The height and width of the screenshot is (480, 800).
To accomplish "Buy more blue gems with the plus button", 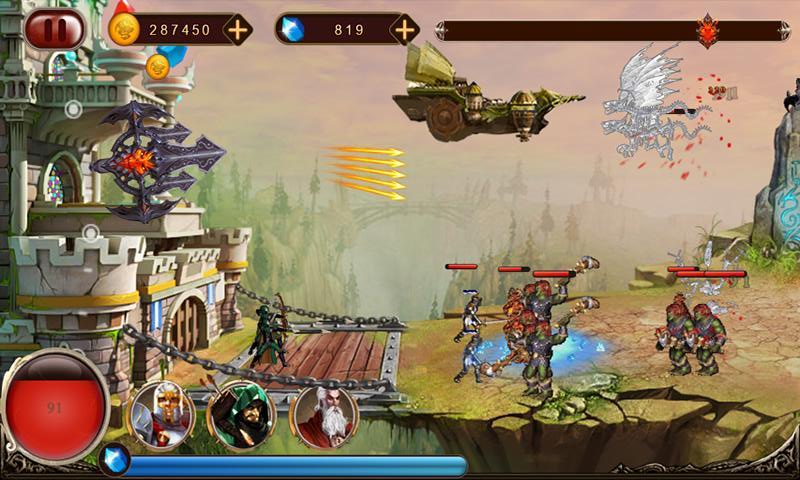I will click(404, 29).
